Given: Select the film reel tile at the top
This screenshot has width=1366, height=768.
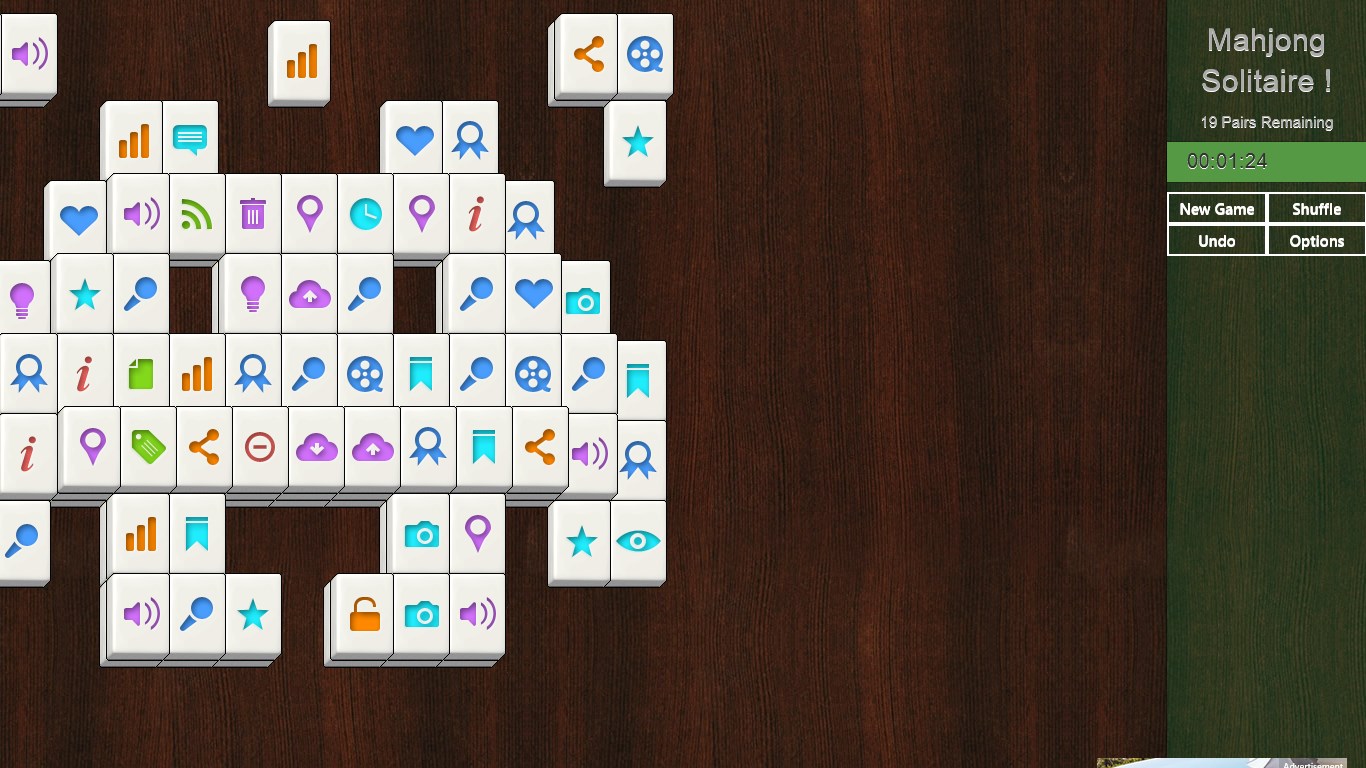Looking at the screenshot, I should [x=645, y=55].
